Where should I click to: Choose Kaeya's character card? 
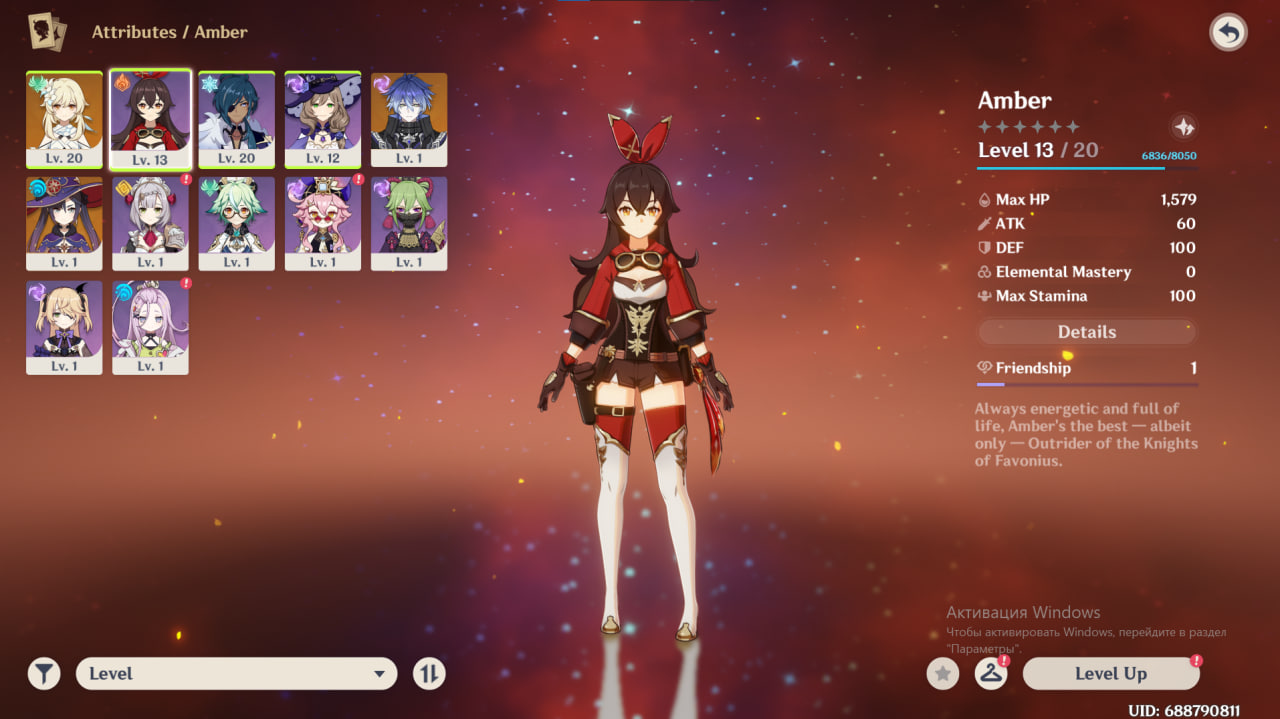tap(236, 119)
